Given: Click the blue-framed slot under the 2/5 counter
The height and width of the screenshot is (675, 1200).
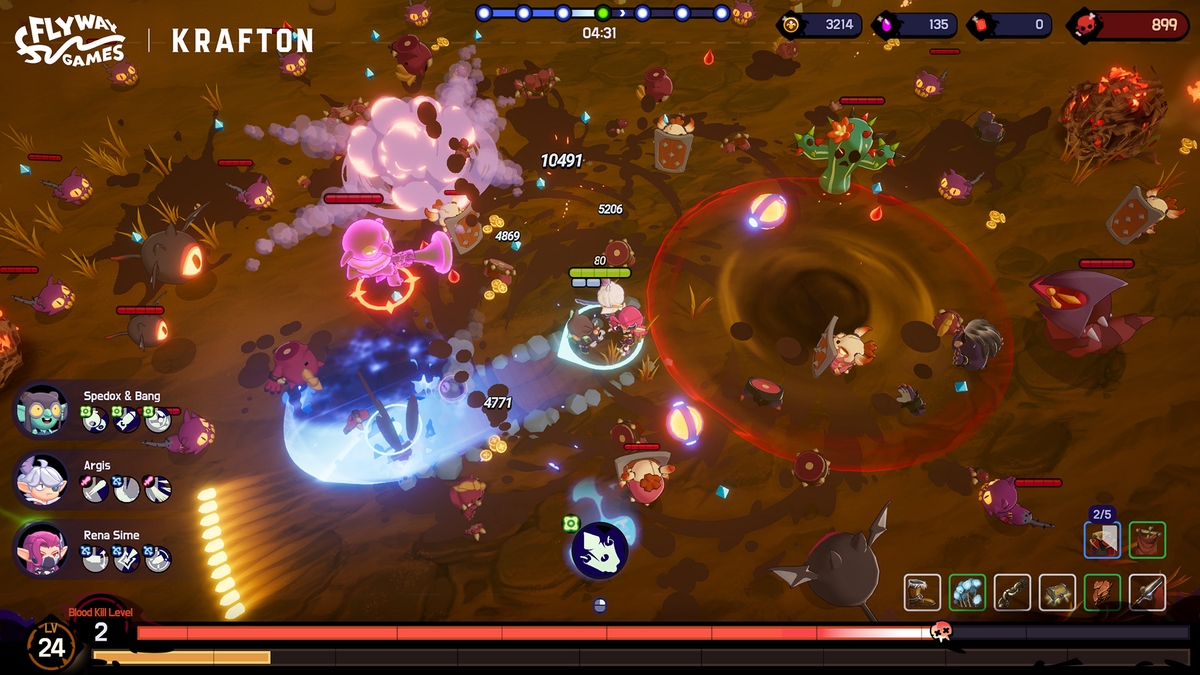Looking at the screenshot, I should click(x=1102, y=540).
